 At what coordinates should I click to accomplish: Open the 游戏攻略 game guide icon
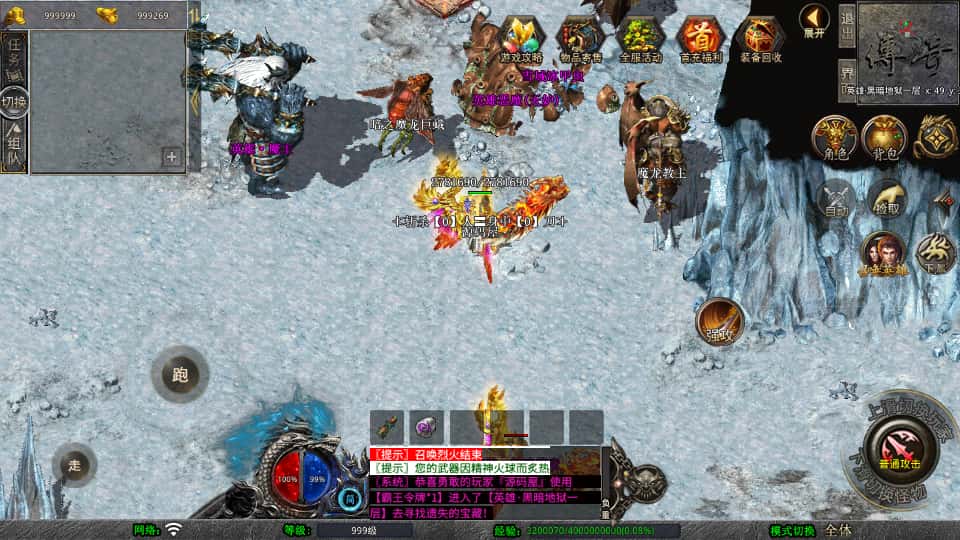(x=523, y=38)
